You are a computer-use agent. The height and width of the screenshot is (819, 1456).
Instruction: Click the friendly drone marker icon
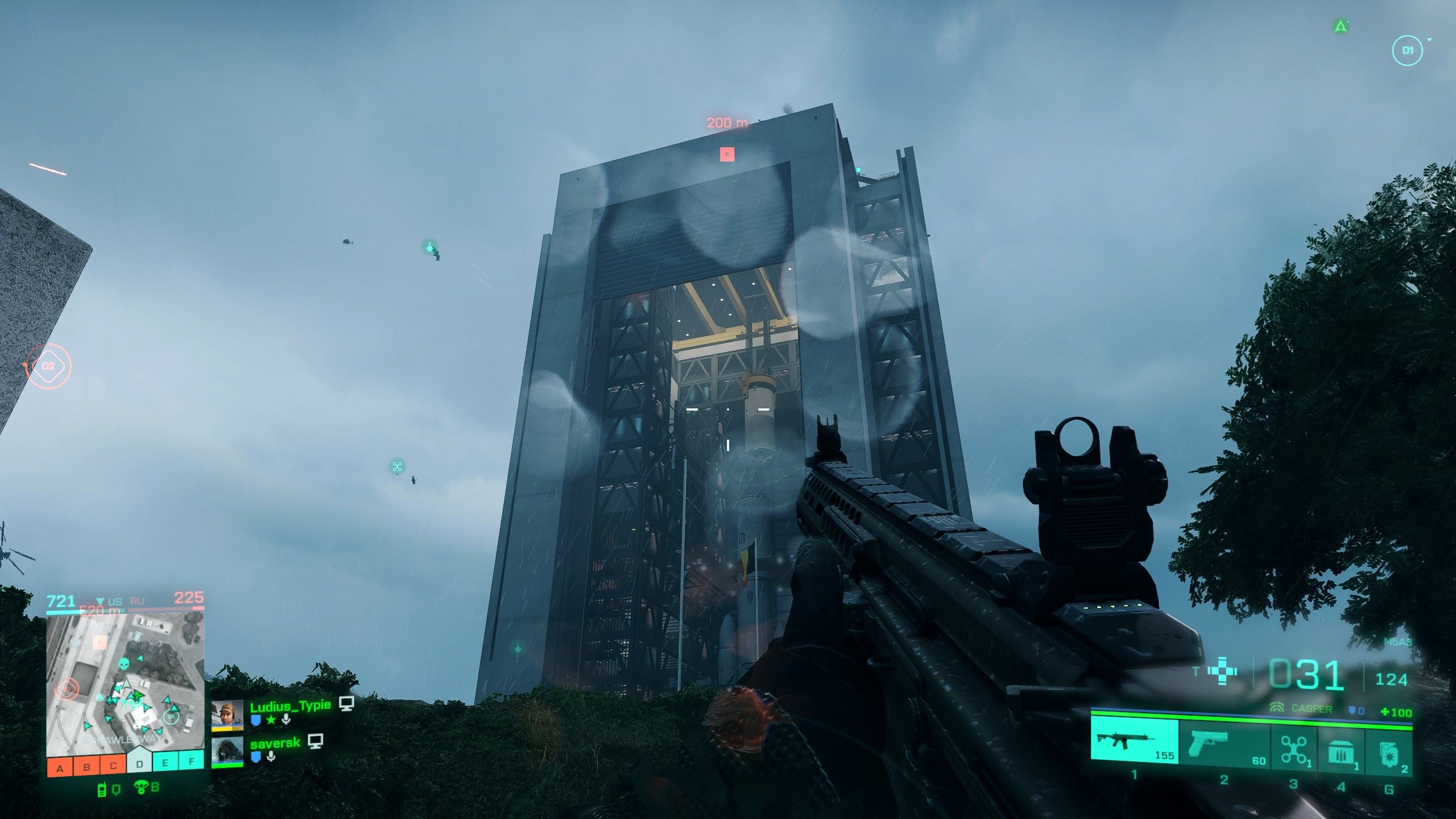[x=397, y=467]
